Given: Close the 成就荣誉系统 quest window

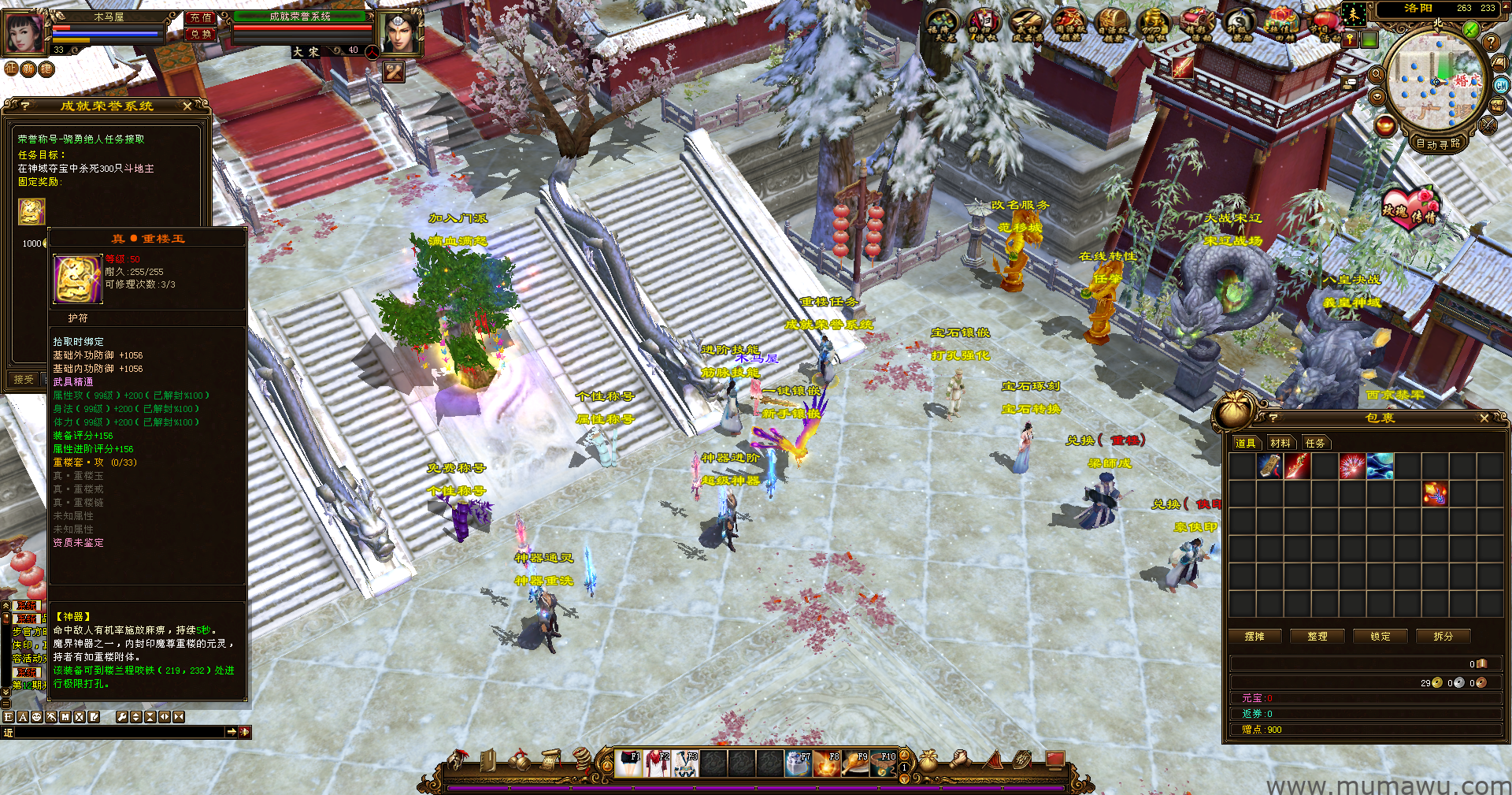Looking at the screenshot, I should pos(187,106).
